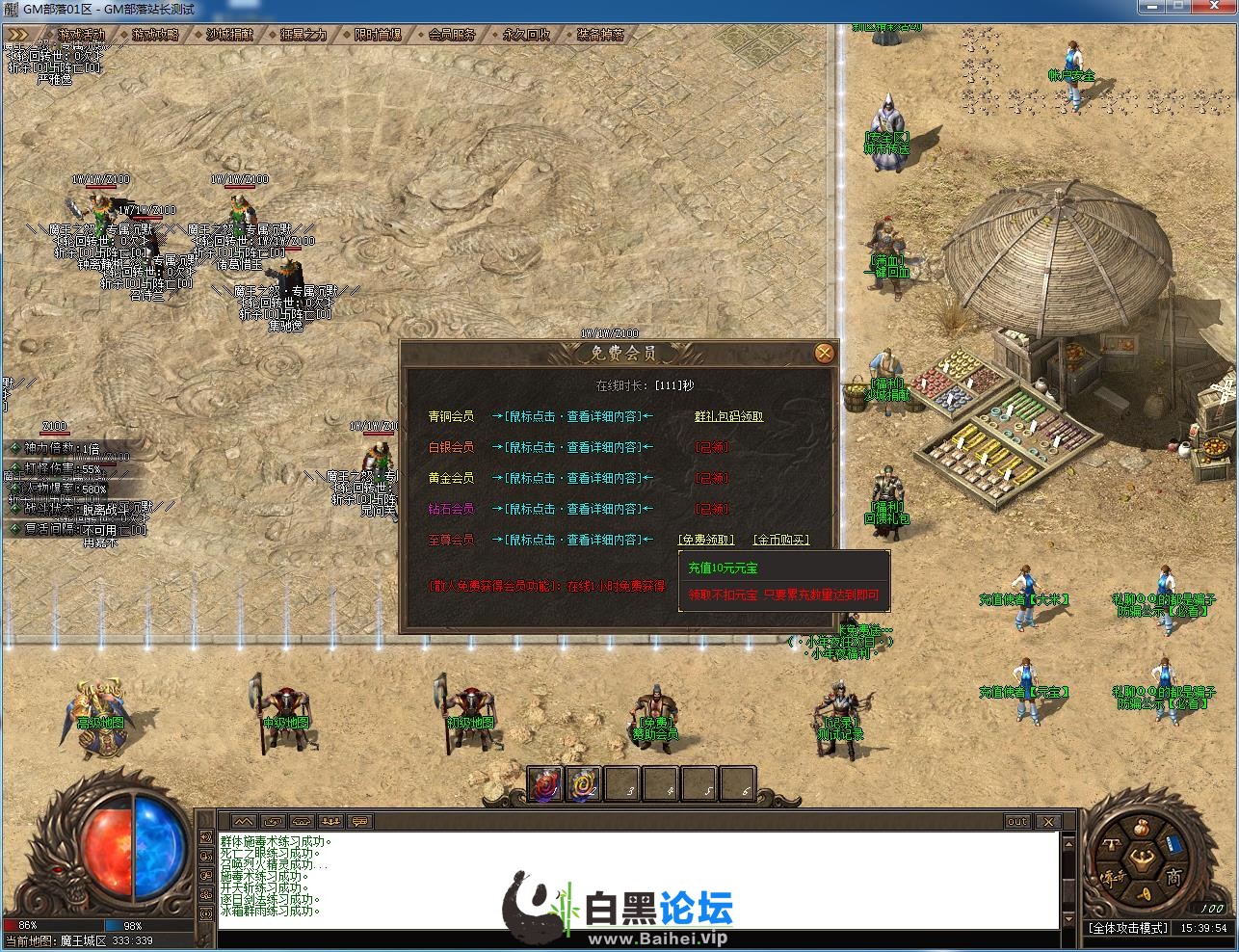This screenshot has height=952, width=1239.
Task: View details link for 青铜会员
Action: [x=572, y=416]
